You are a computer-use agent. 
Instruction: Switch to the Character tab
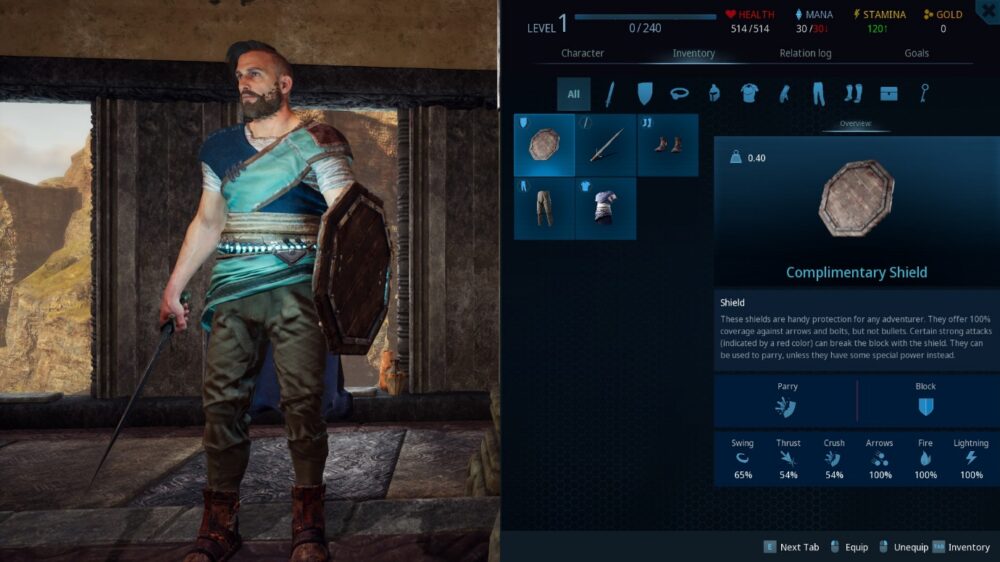[582, 53]
